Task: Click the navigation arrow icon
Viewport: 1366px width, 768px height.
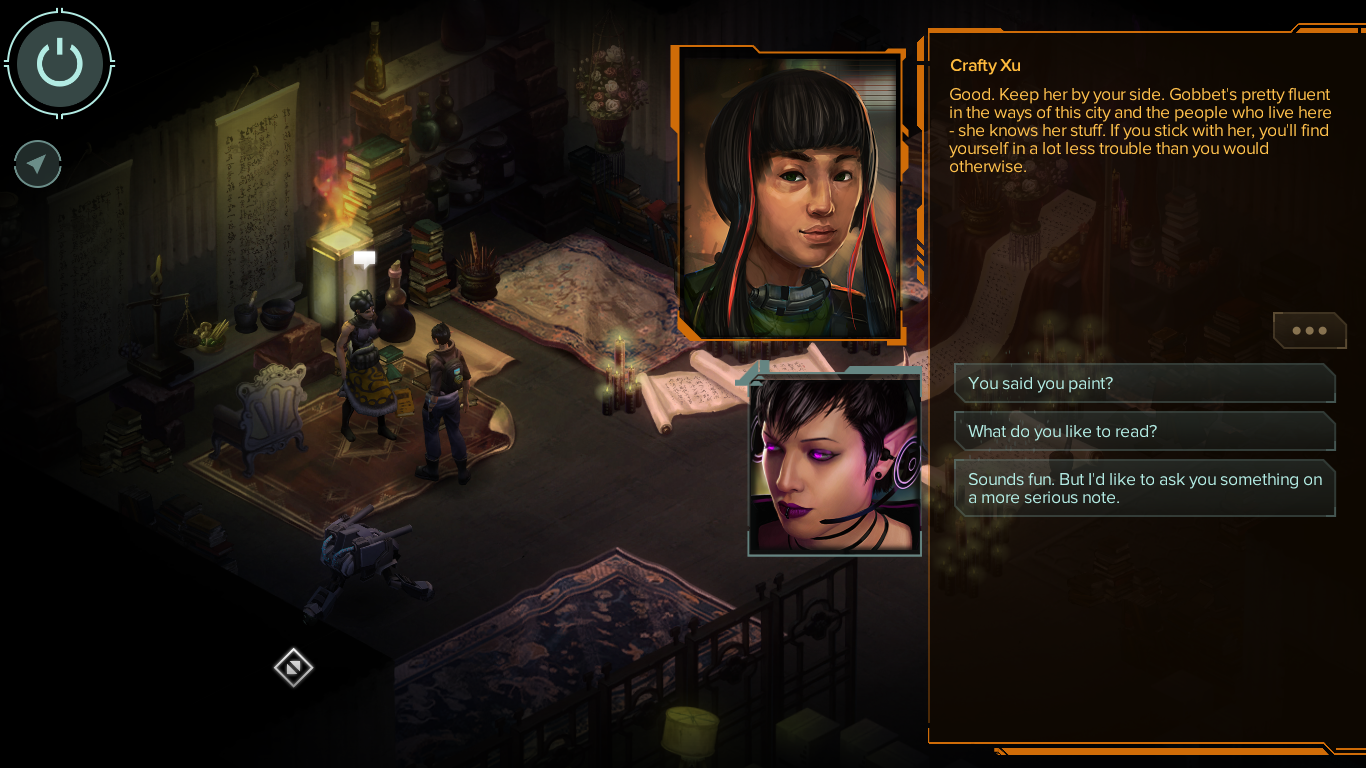Action: [38, 165]
